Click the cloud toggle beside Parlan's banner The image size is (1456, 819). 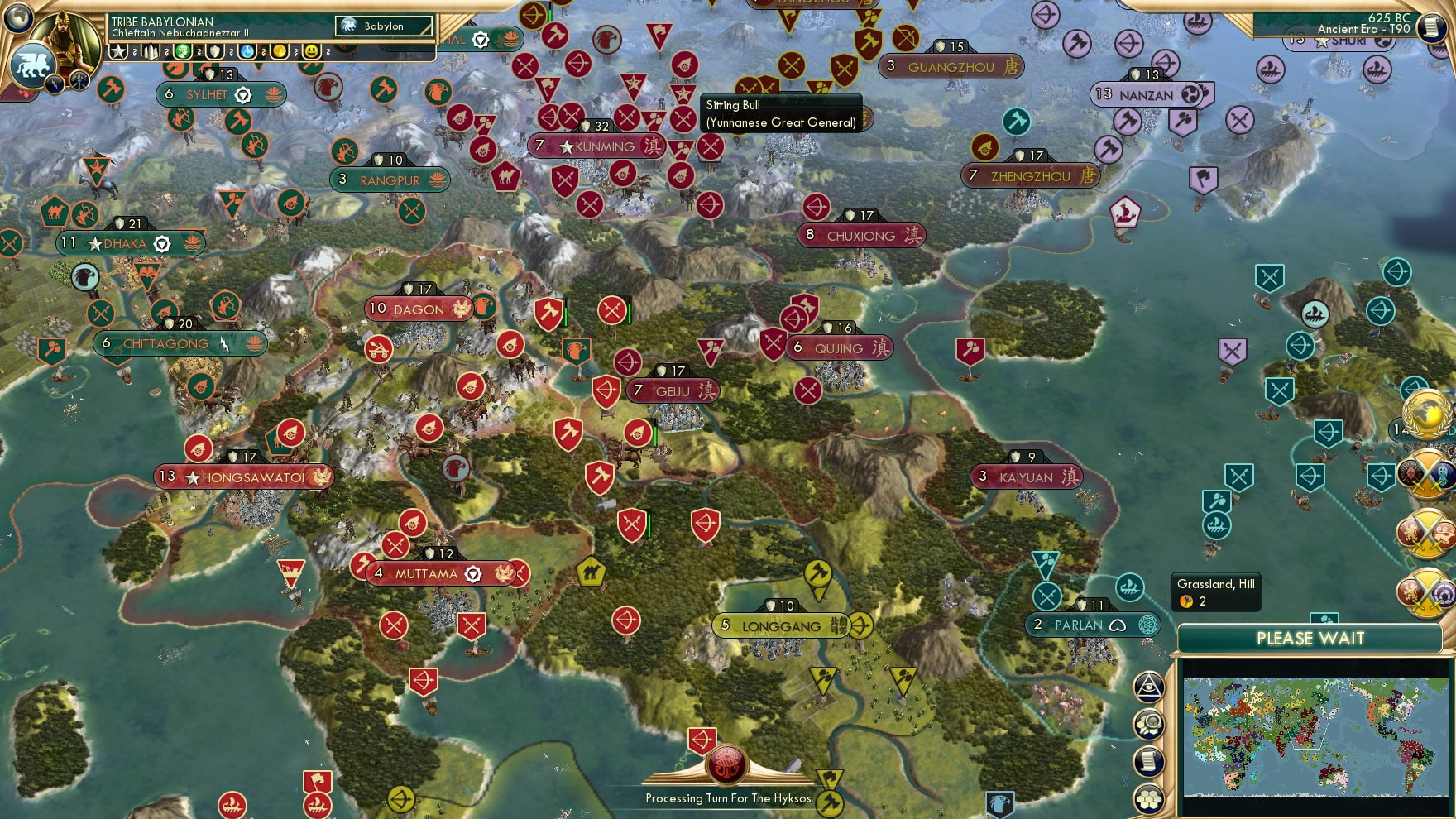tap(1119, 625)
